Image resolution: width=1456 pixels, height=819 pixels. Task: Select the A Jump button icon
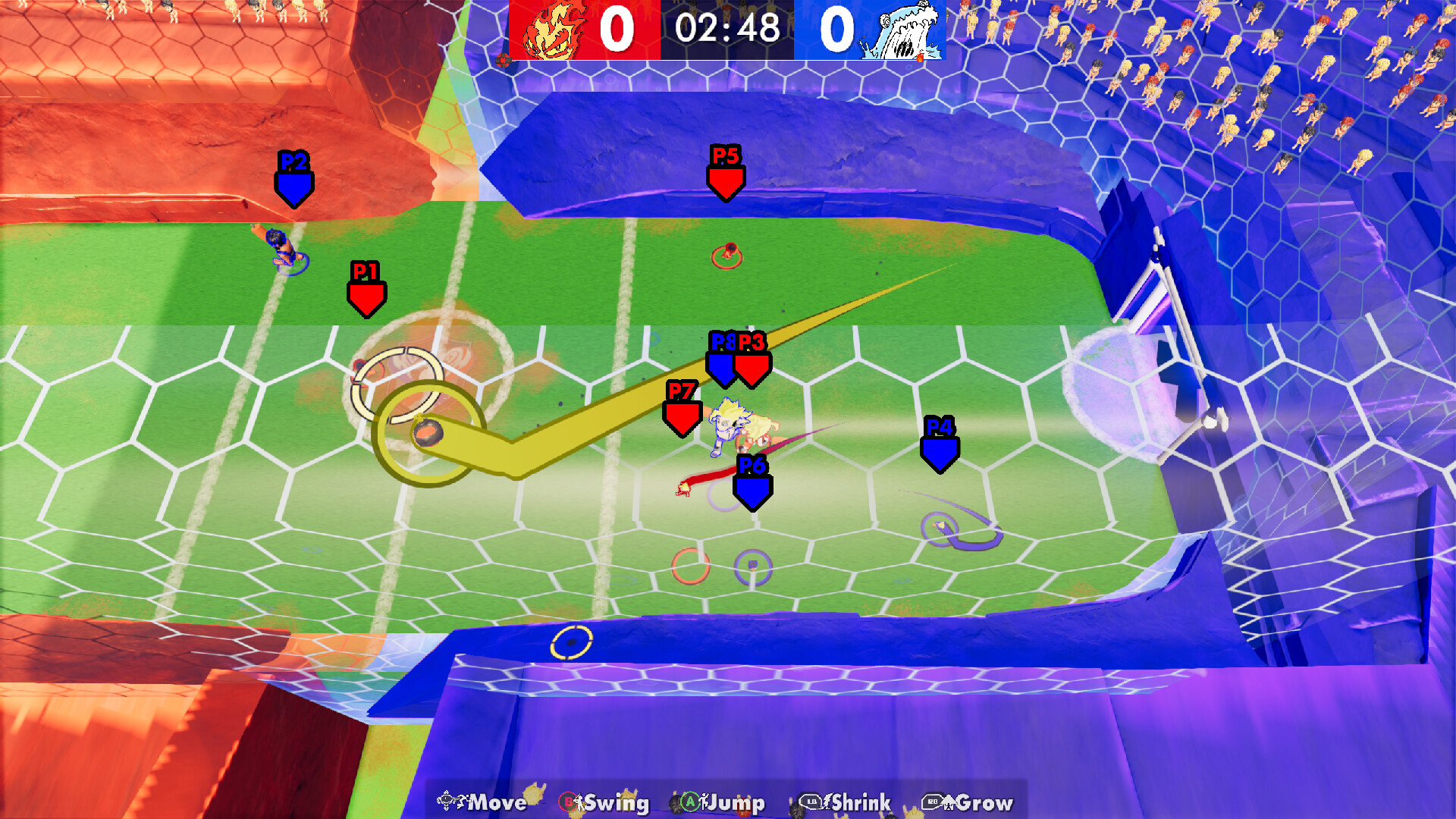[x=691, y=802]
